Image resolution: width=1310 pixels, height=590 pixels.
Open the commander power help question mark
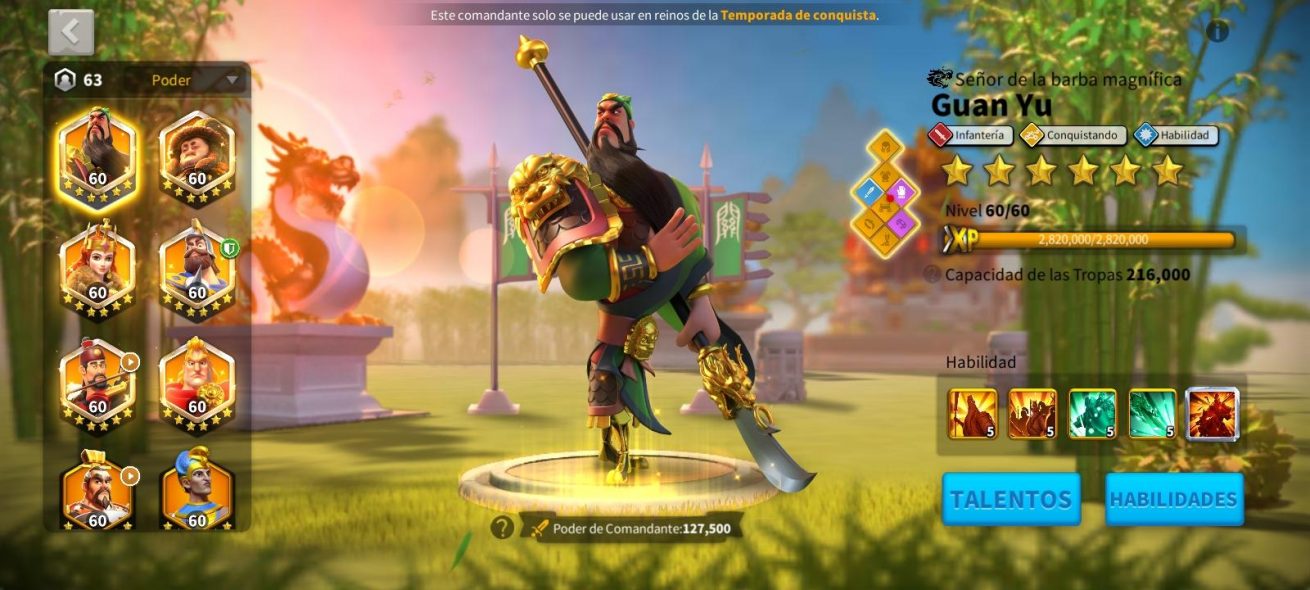point(502,527)
